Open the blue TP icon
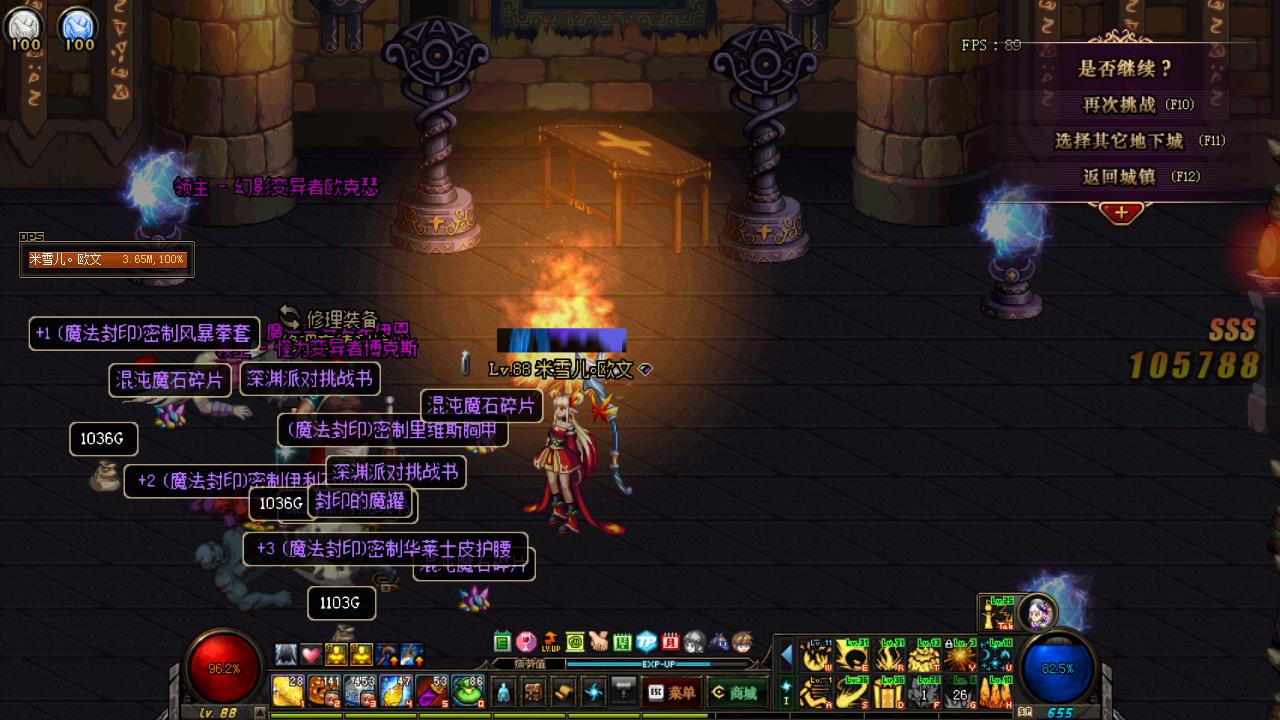The height and width of the screenshot is (720, 1280). click(647, 642)
